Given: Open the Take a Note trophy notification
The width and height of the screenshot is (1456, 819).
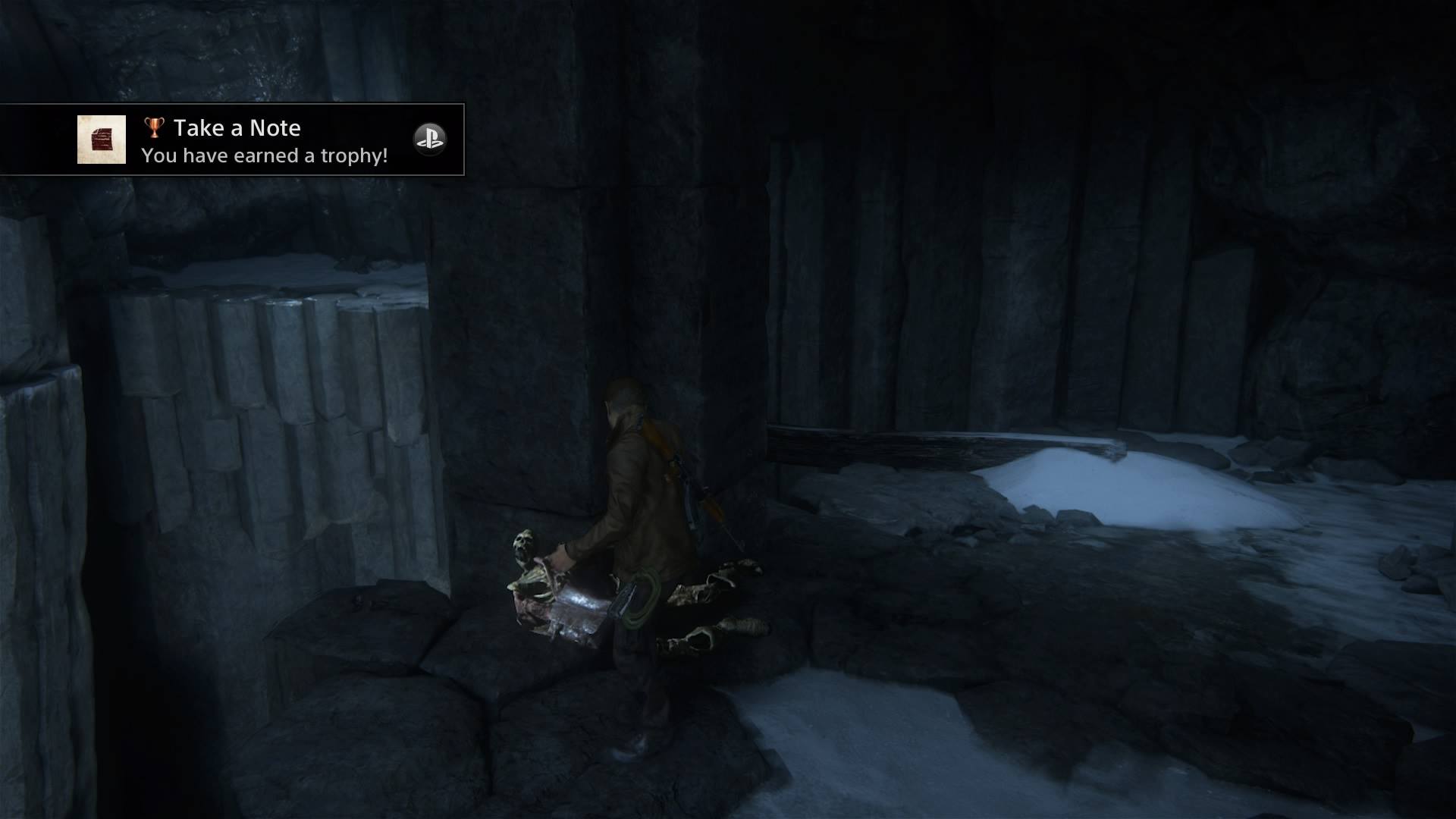Looking at the screenshot, I should click(x=265, y=141).
